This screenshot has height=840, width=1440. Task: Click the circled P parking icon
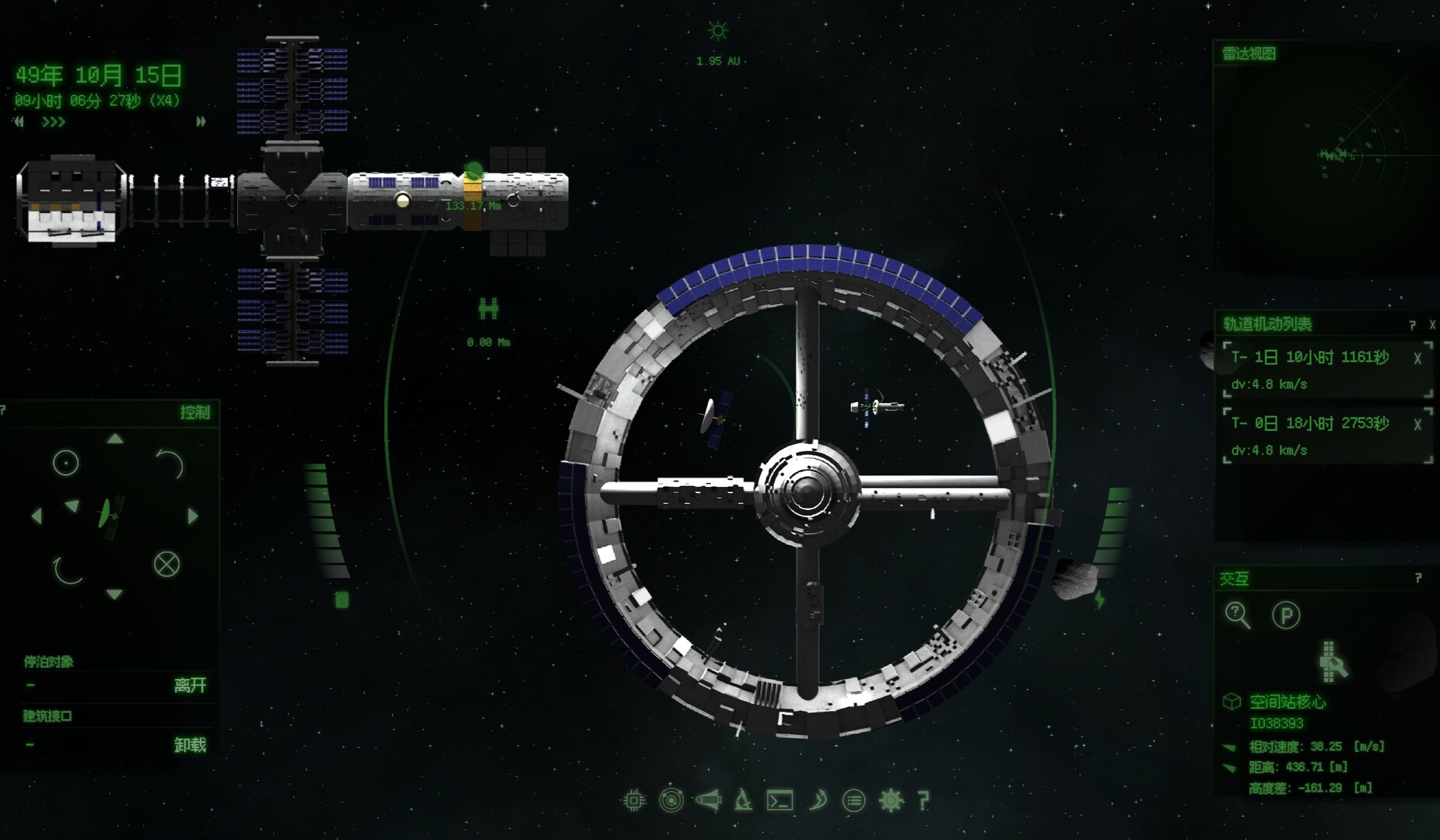tap(1285, 616)
